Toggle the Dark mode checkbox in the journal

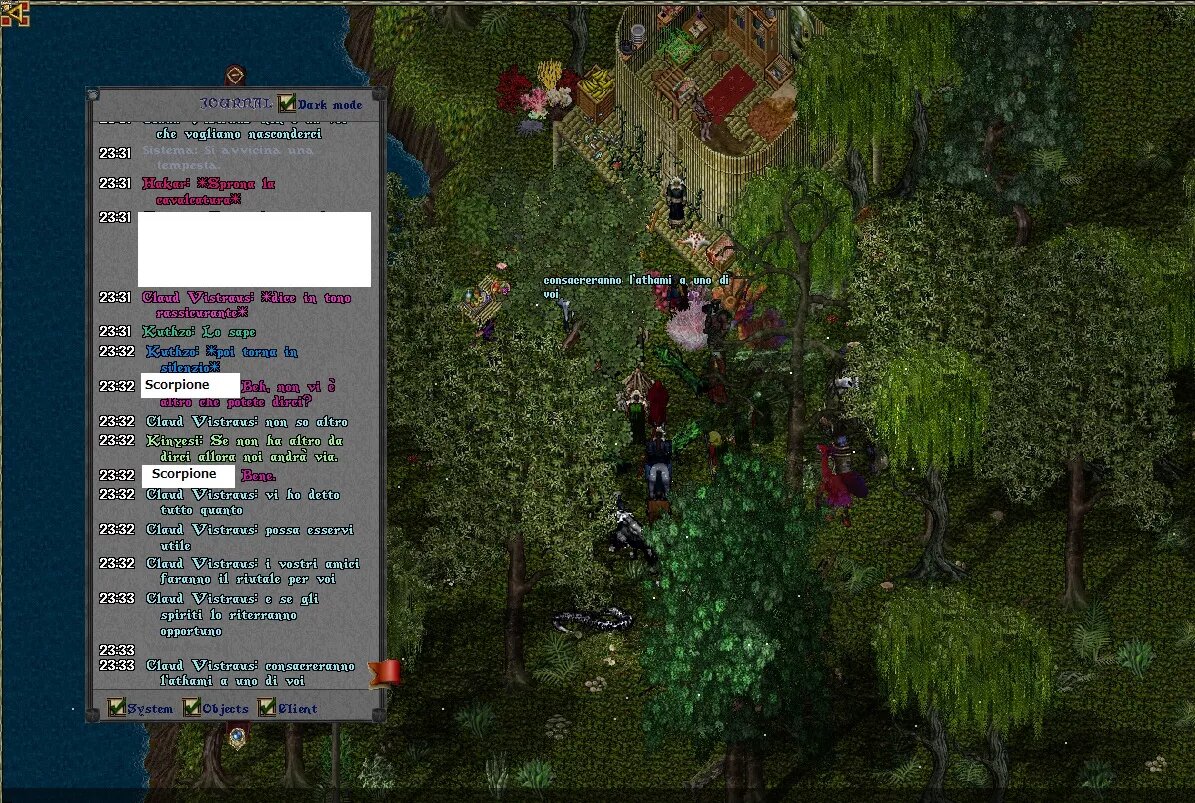287,104
